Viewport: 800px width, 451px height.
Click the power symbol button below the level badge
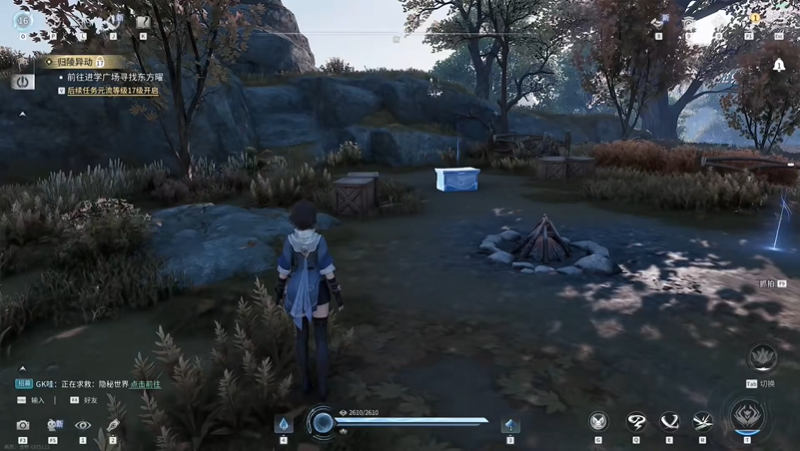(22, 82)
